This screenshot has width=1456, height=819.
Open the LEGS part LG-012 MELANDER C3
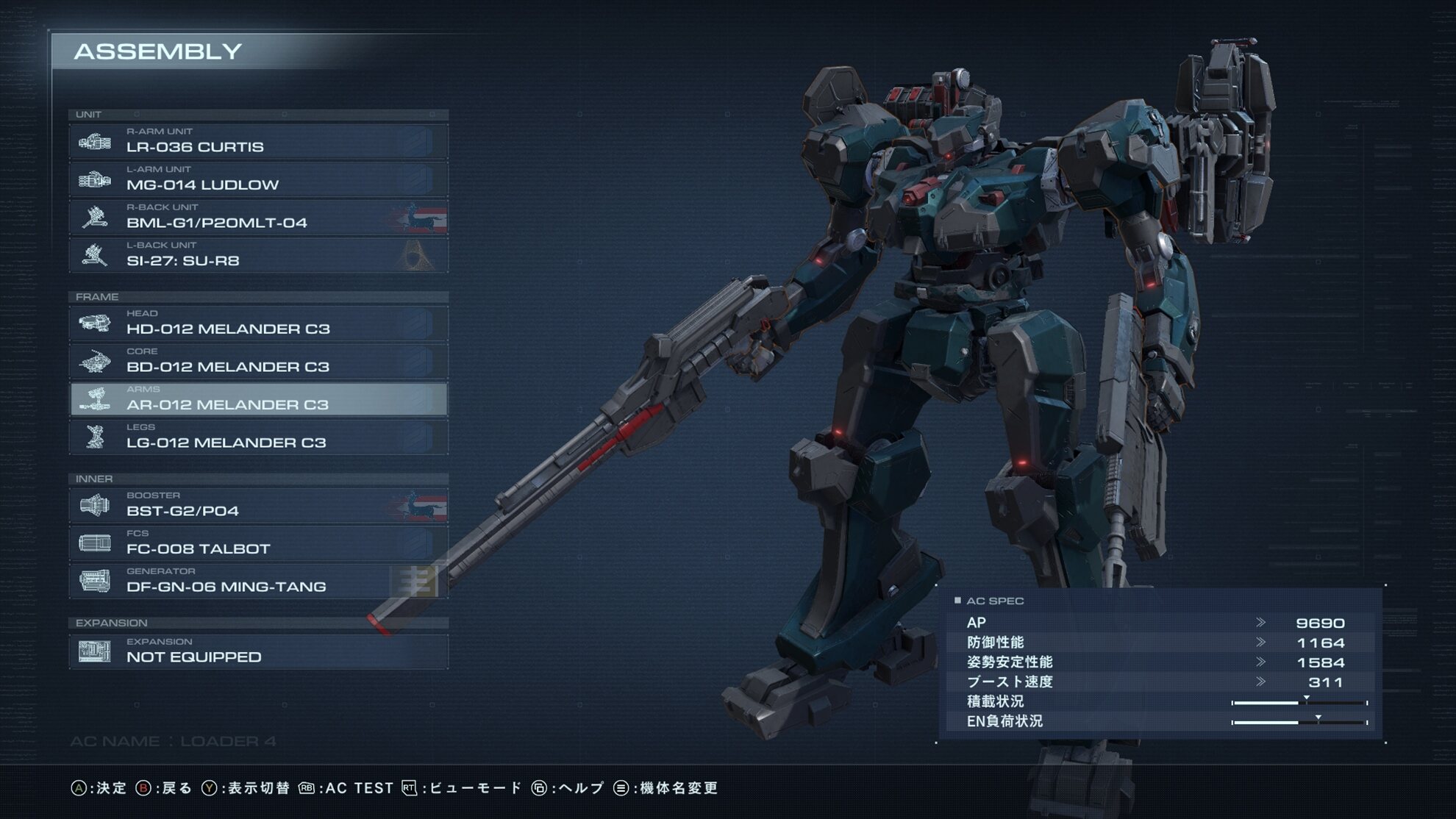[x=258, y=437]
